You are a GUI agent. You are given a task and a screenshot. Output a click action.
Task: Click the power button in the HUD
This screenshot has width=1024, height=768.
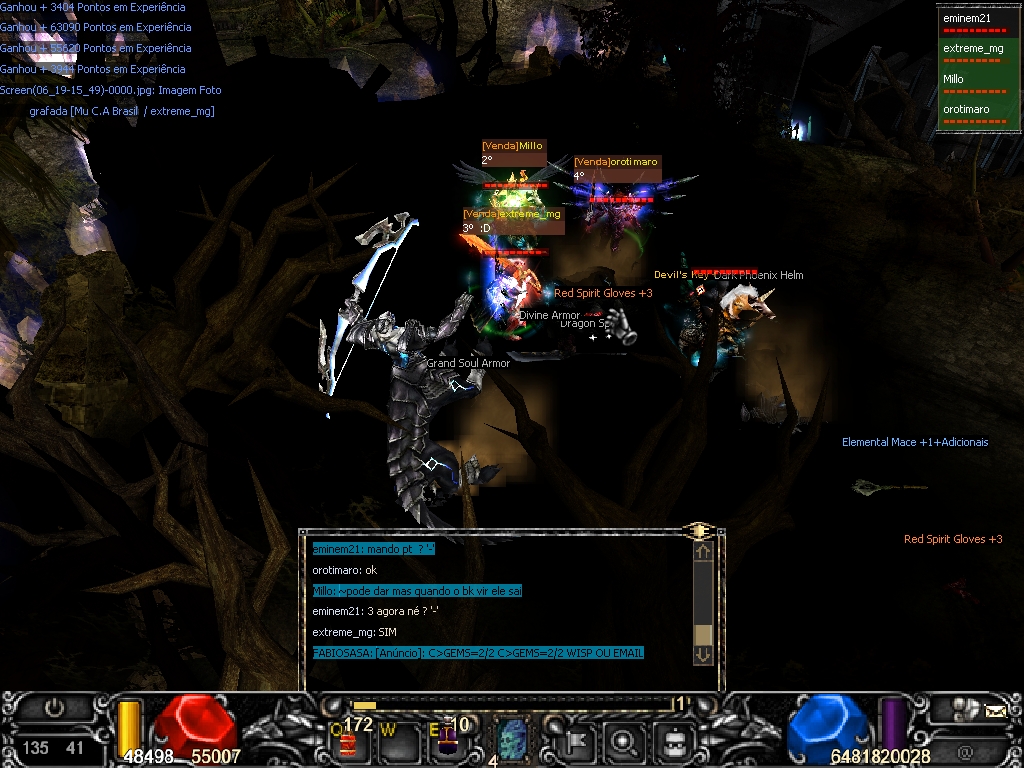click(54, 708)
